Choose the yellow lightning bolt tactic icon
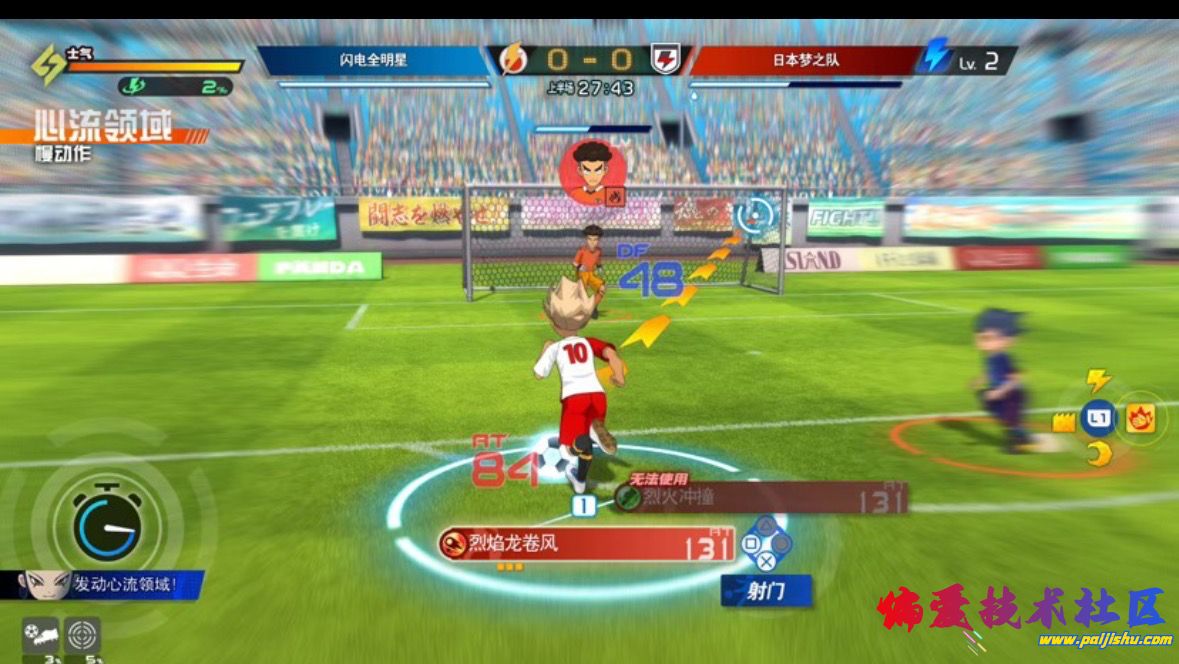 (1099, 381)
